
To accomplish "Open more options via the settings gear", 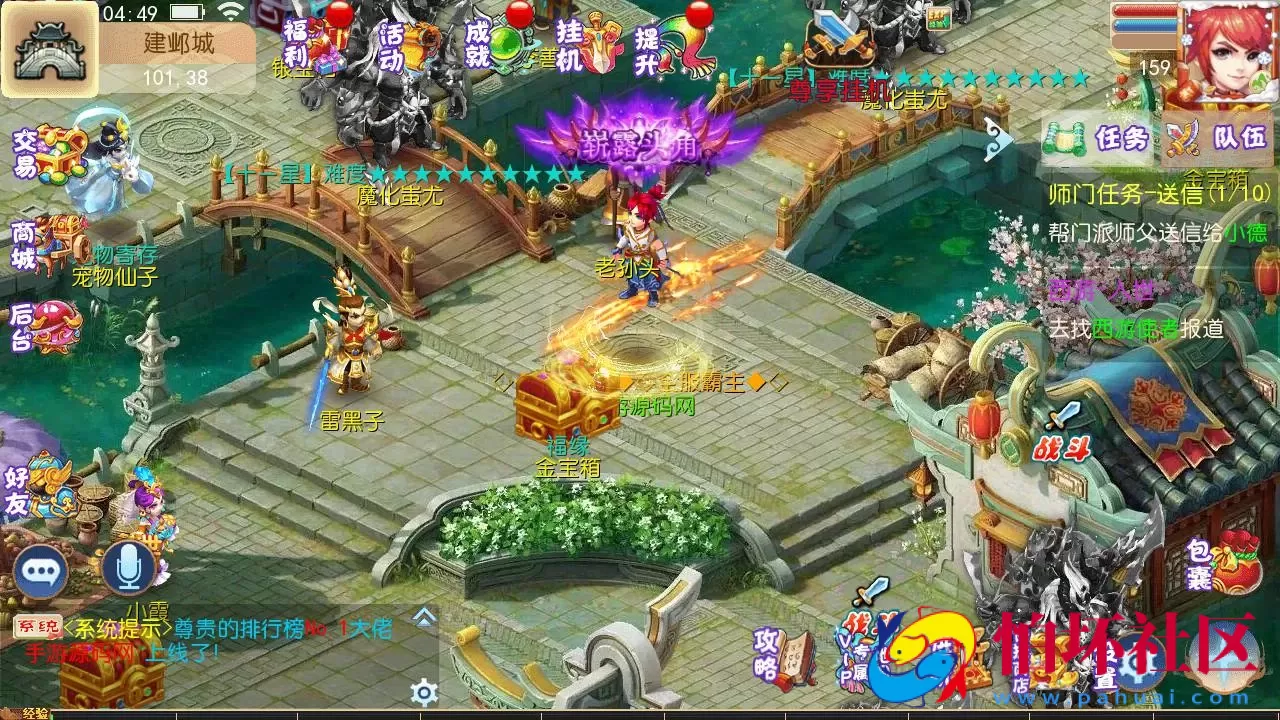I will pos(426,689).
